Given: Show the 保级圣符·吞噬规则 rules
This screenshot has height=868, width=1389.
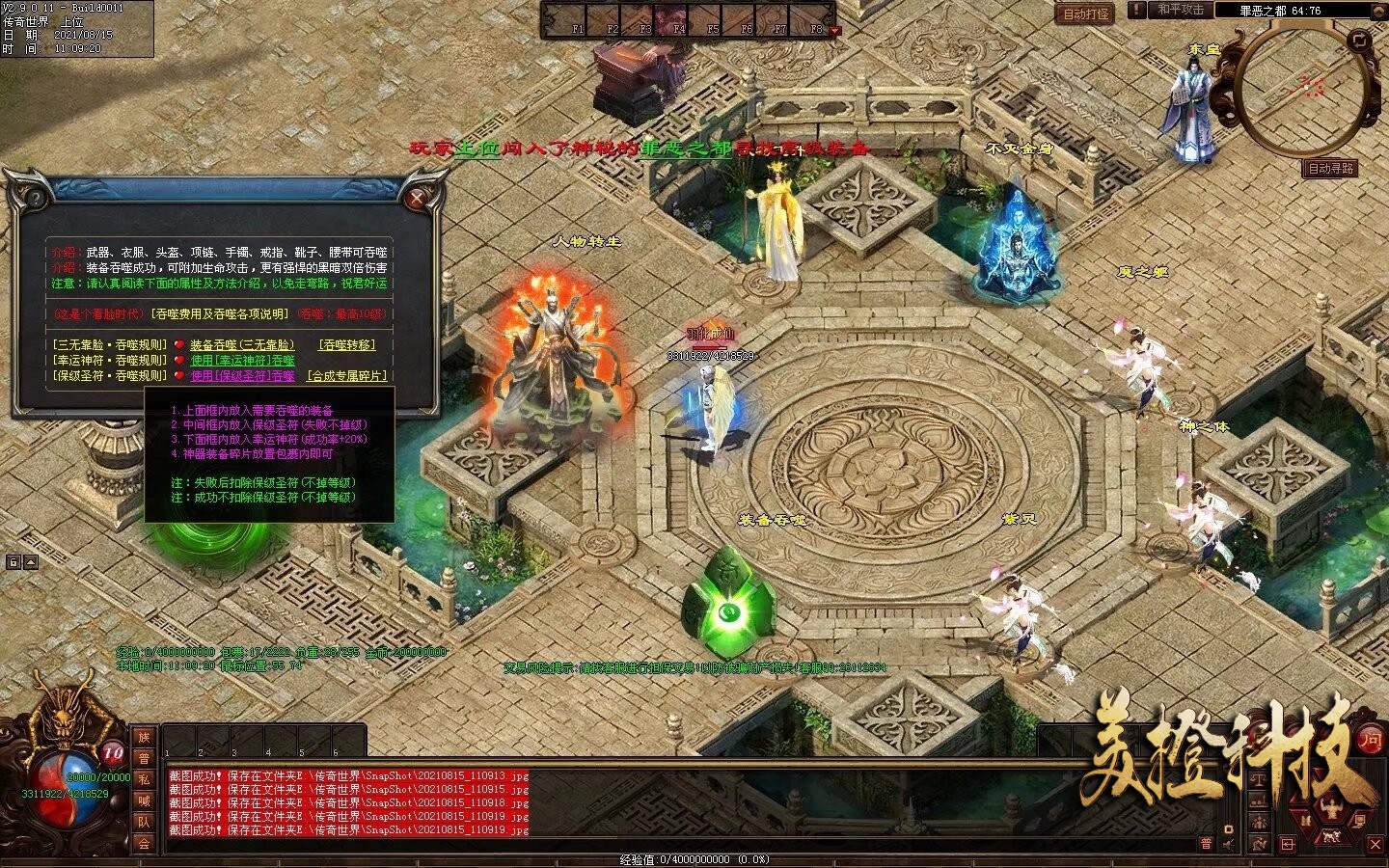Looking at the screenshot, I should click(110, 375).
